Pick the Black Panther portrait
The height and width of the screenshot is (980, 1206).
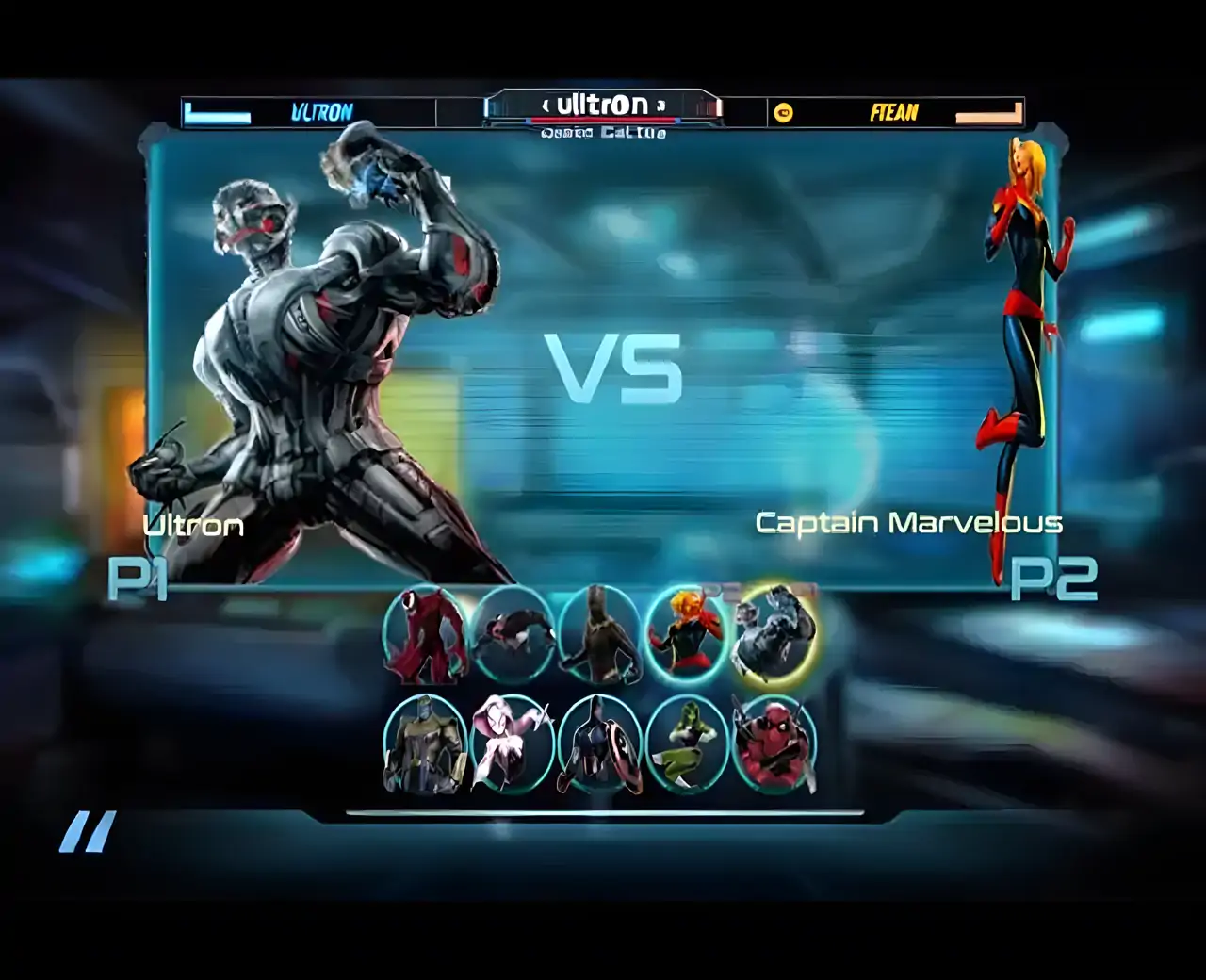[x=599, y=634]
